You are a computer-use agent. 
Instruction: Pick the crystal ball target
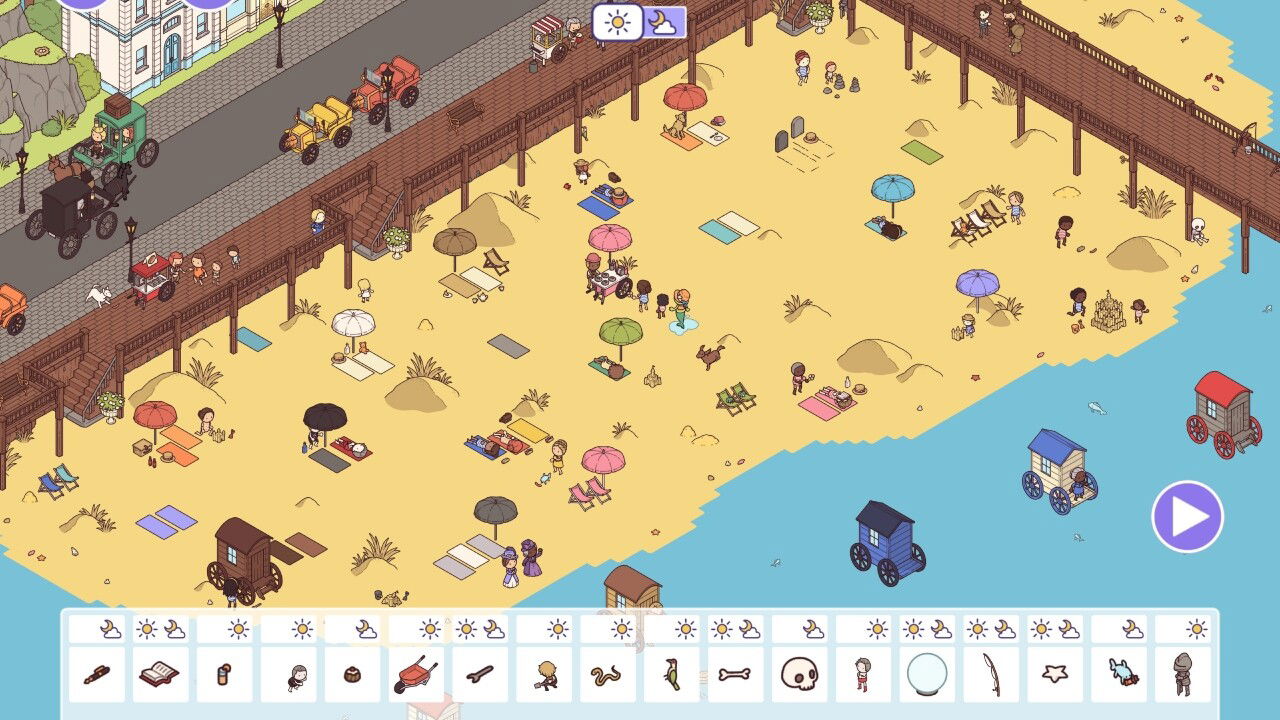[x=928, y=675]
